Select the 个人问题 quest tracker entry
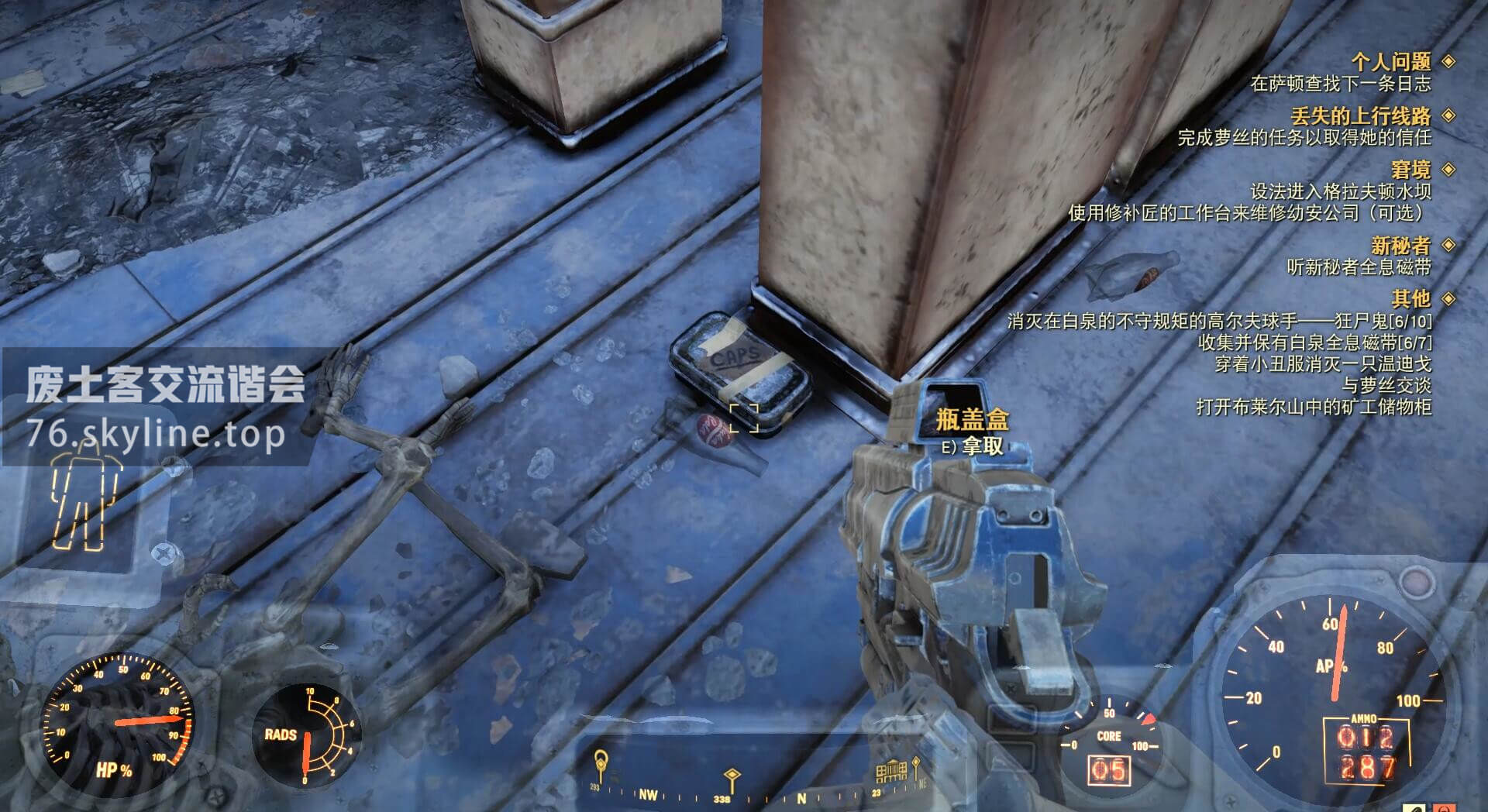This screenshot has width=1488, height=812. point(1391,61)
